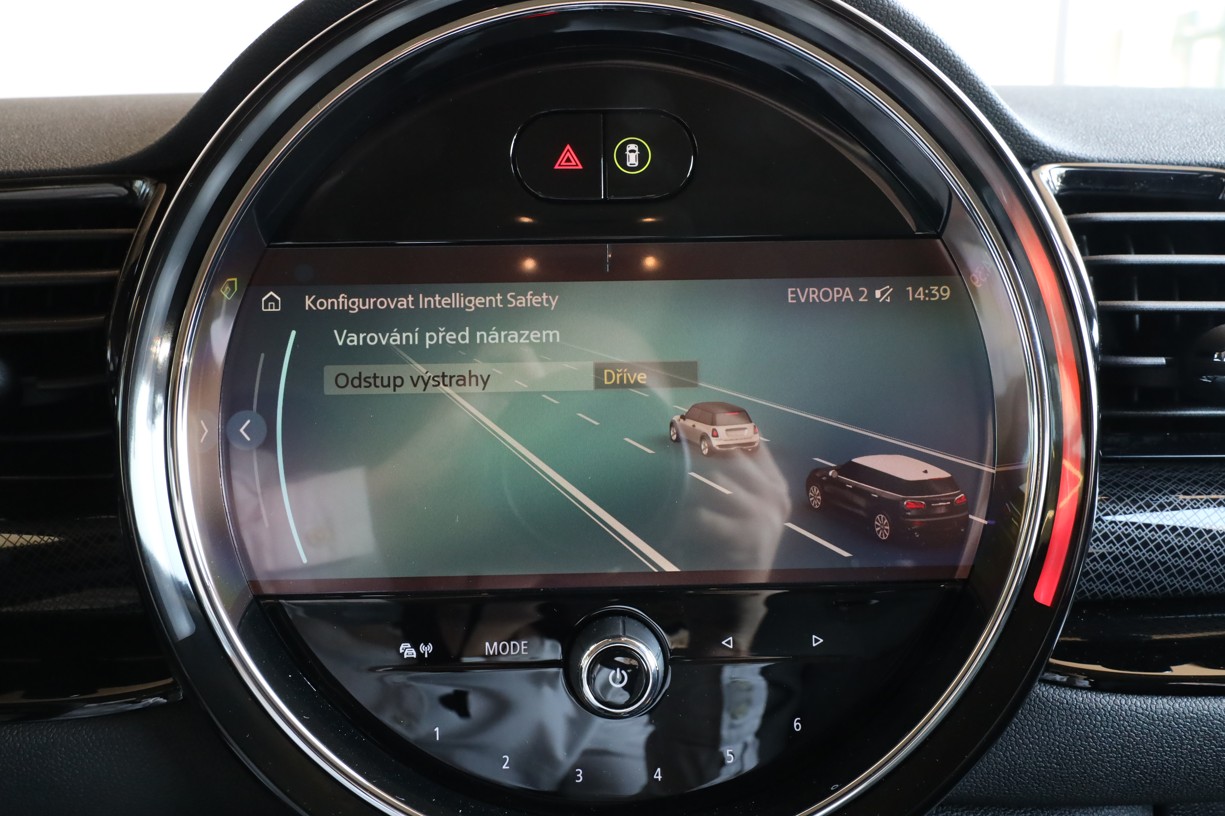Choose preset button 1
This screenshot has width=1225, height=816.
tap(436, 734)
